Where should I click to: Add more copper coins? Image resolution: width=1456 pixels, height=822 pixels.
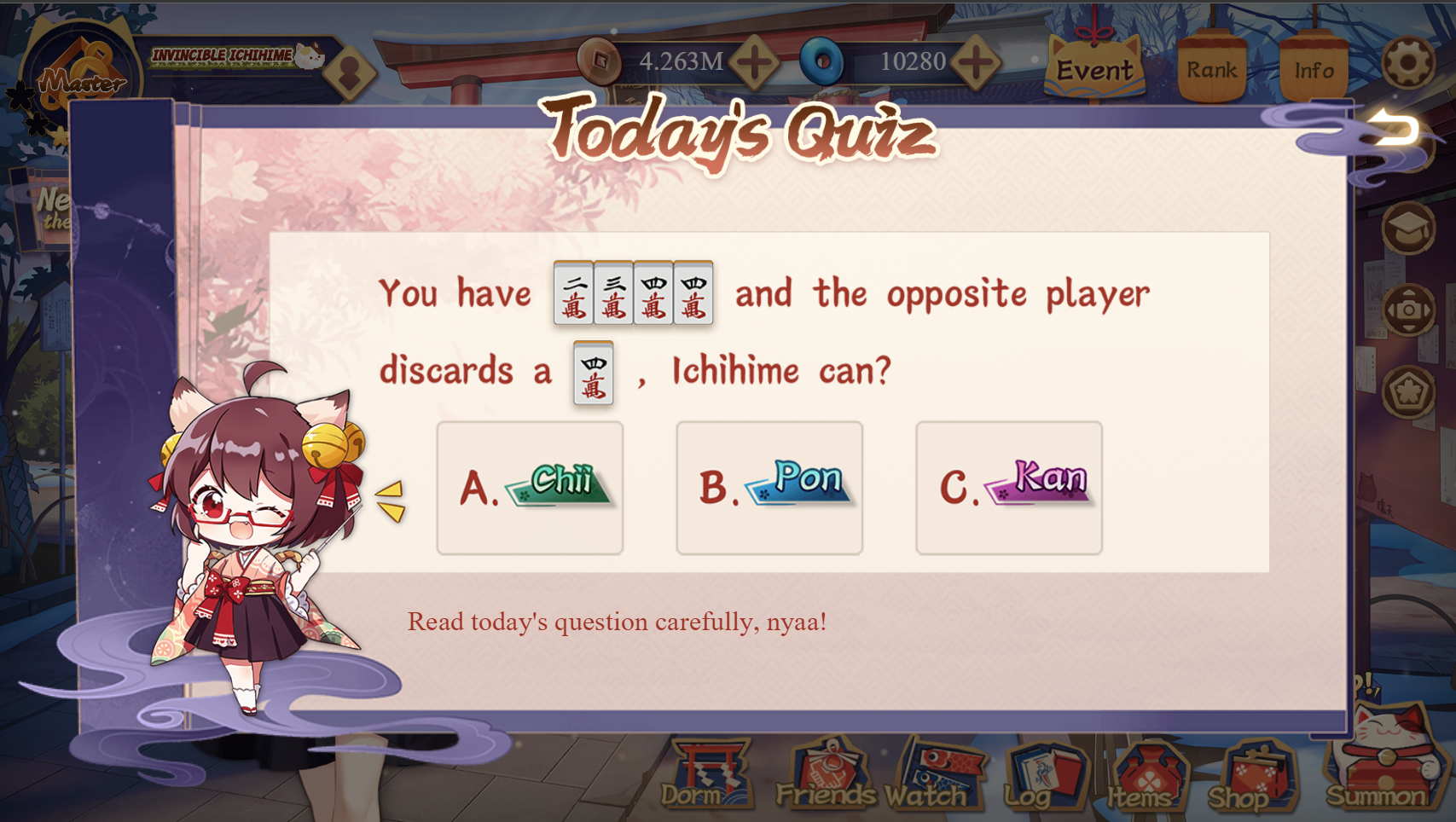[754, 61]
